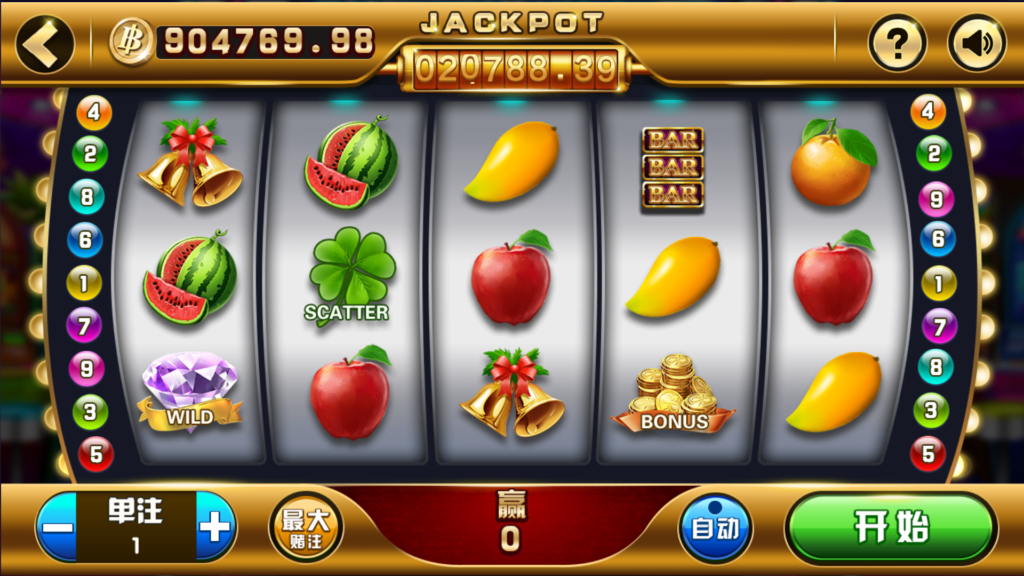Increase the bet with the plus button
The height and width of the screenshot is (576, 1024).
coord(214,527)
